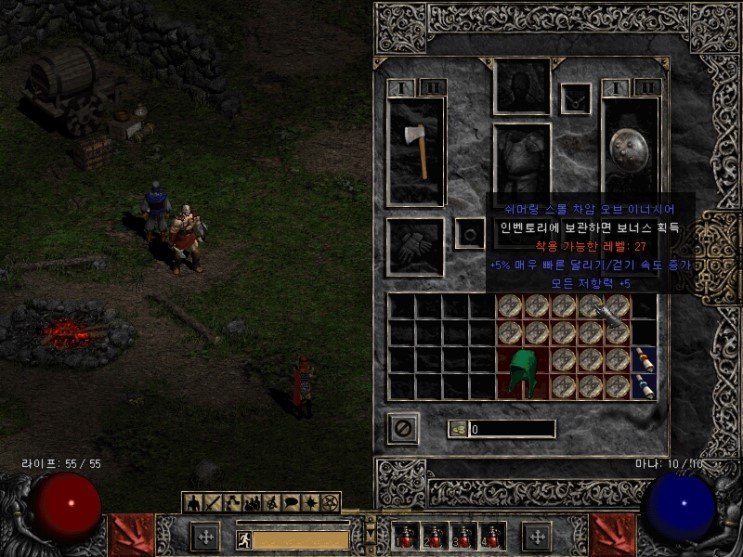Toggle the run/walk button beside the stamina bar
The height and width of the screenshot is (557, 743).
(x=243, y=540)
